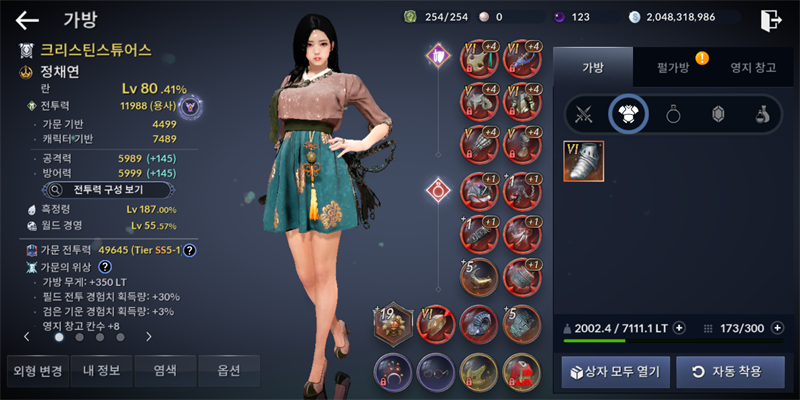Click the exit door icon
The height and width of the screenshot is (400, 800).
770,19
